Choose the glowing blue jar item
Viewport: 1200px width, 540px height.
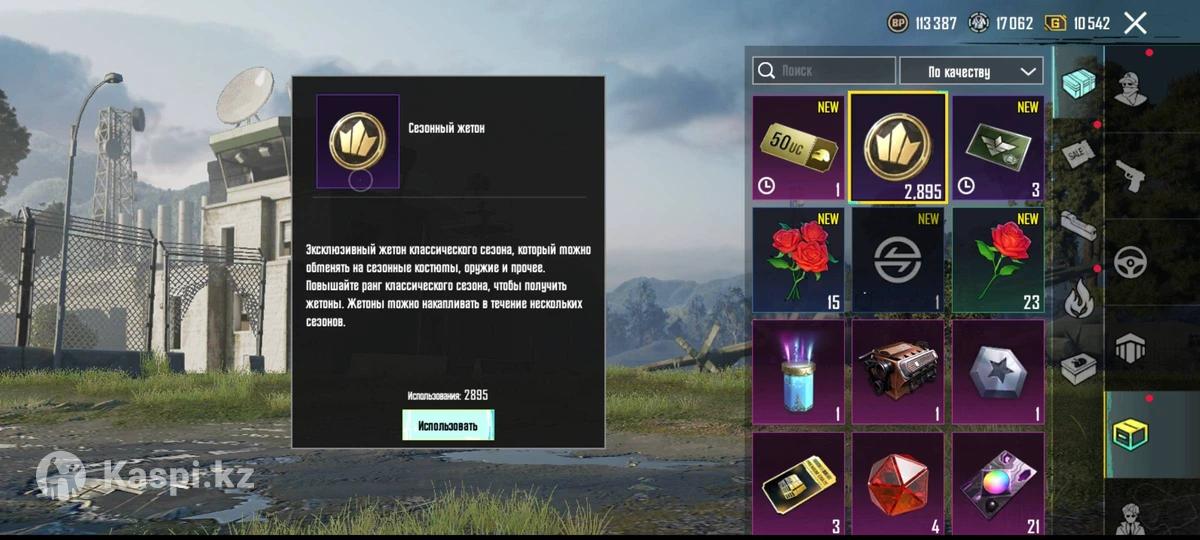pyautogui.click(x=796, y=372)
